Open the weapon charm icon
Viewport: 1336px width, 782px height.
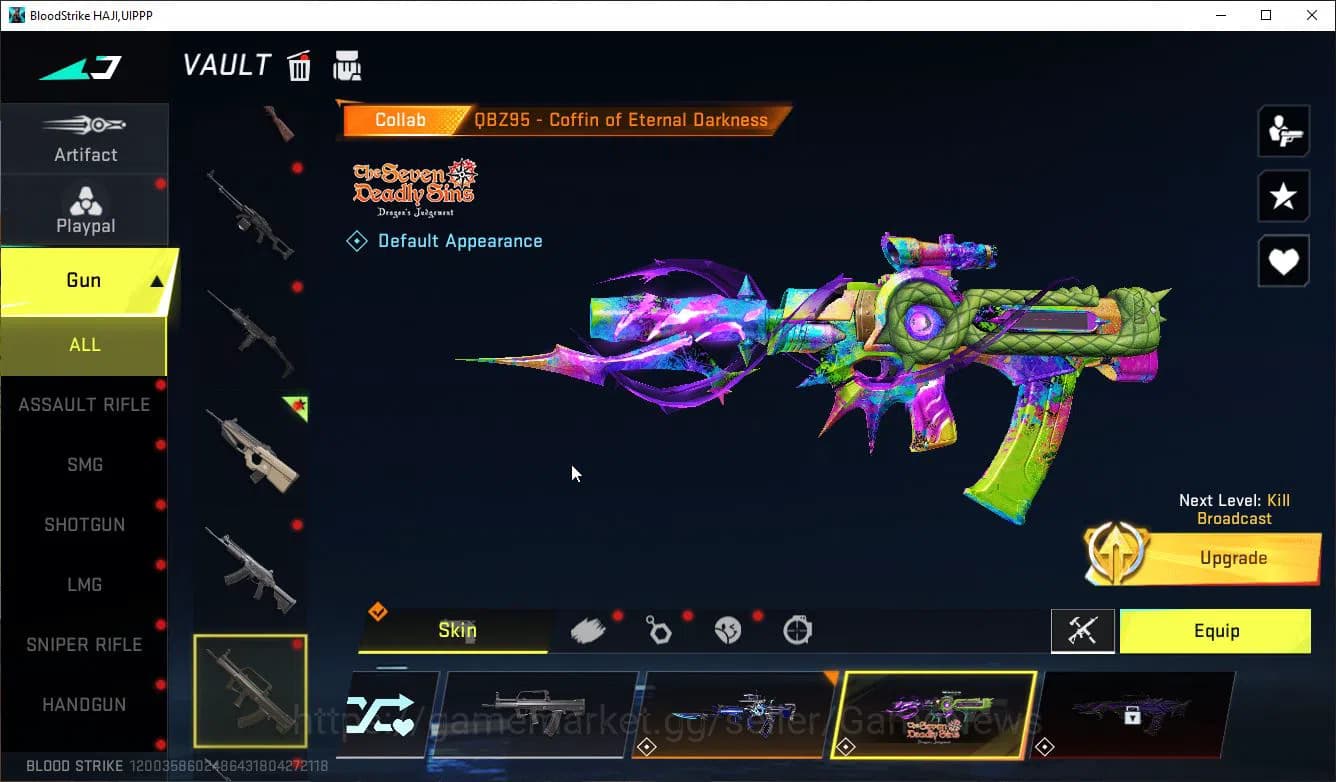(658, 628)
